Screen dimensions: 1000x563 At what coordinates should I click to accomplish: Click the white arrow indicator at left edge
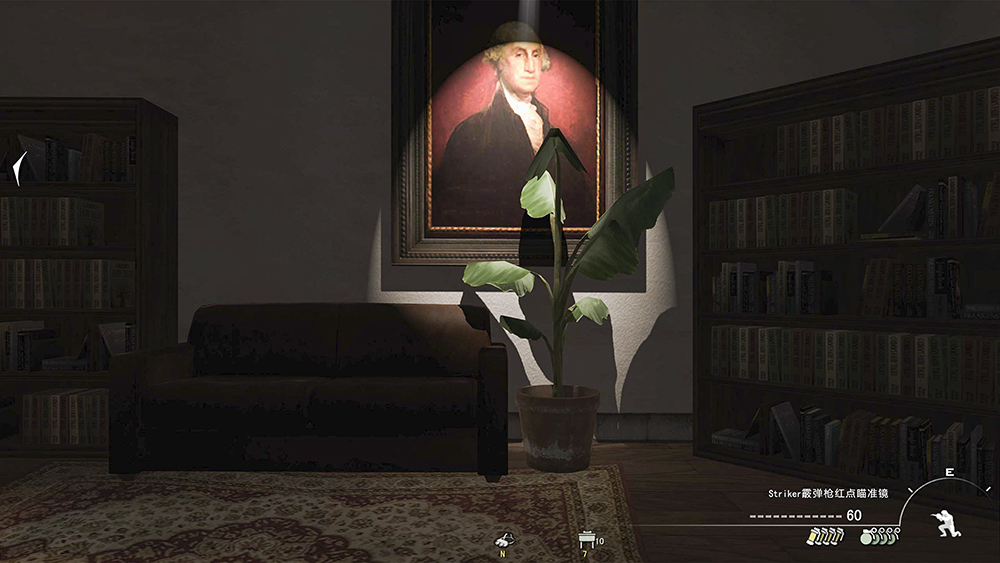20,167
